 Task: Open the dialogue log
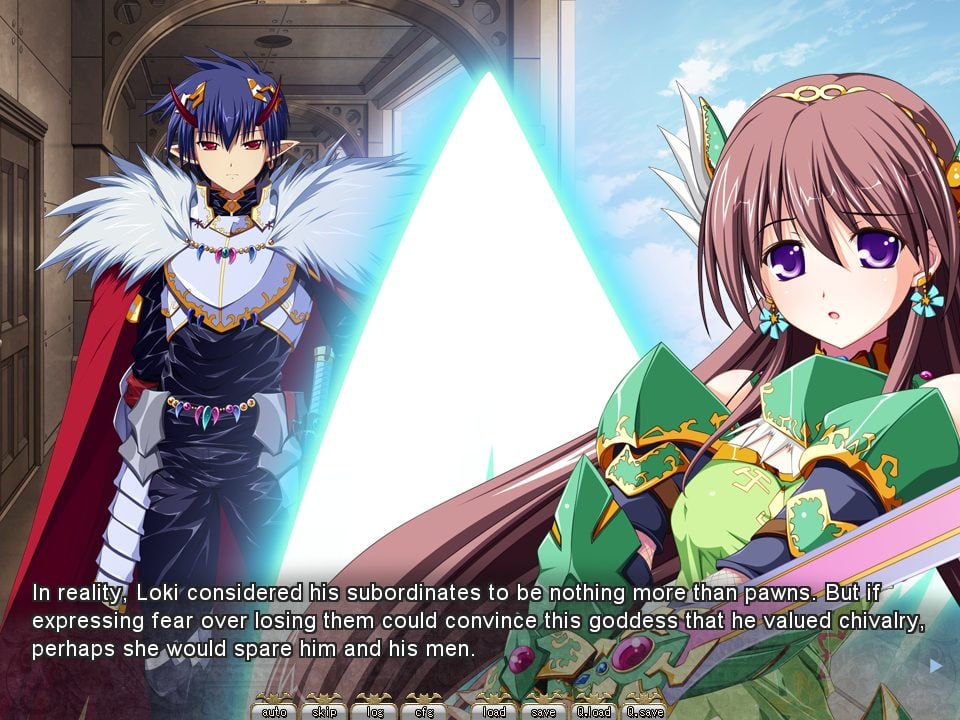pyautogui.click(x=374, y=711)
